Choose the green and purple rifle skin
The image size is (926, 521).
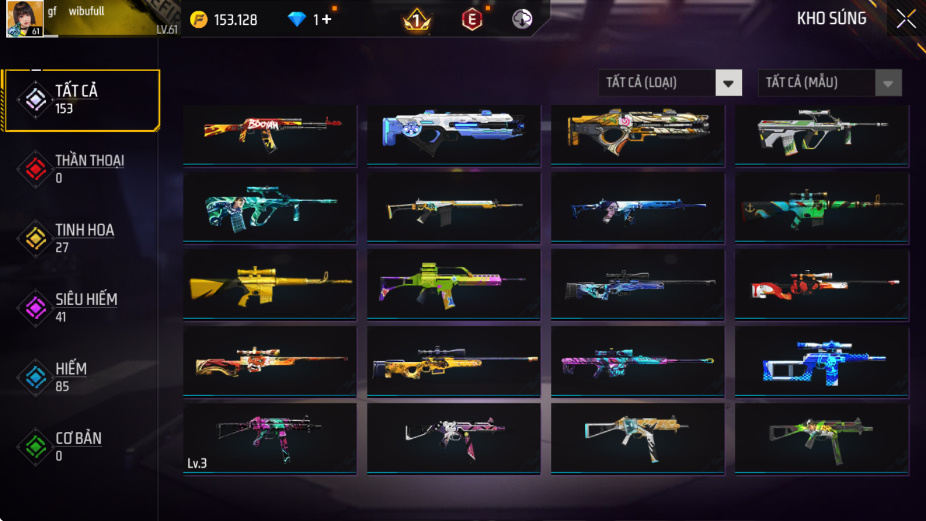(453, 284)
